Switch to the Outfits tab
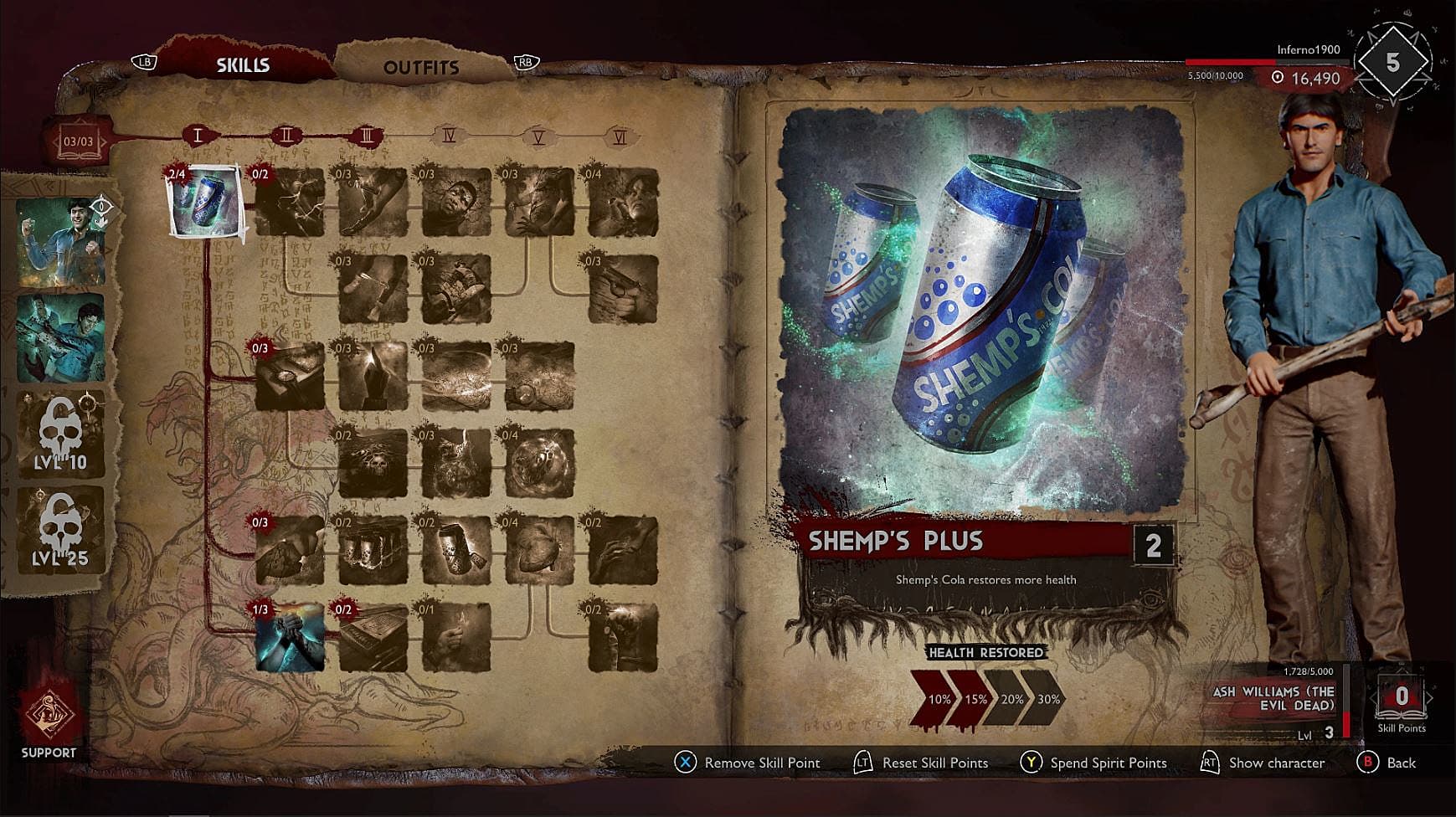 coord(423,67)
